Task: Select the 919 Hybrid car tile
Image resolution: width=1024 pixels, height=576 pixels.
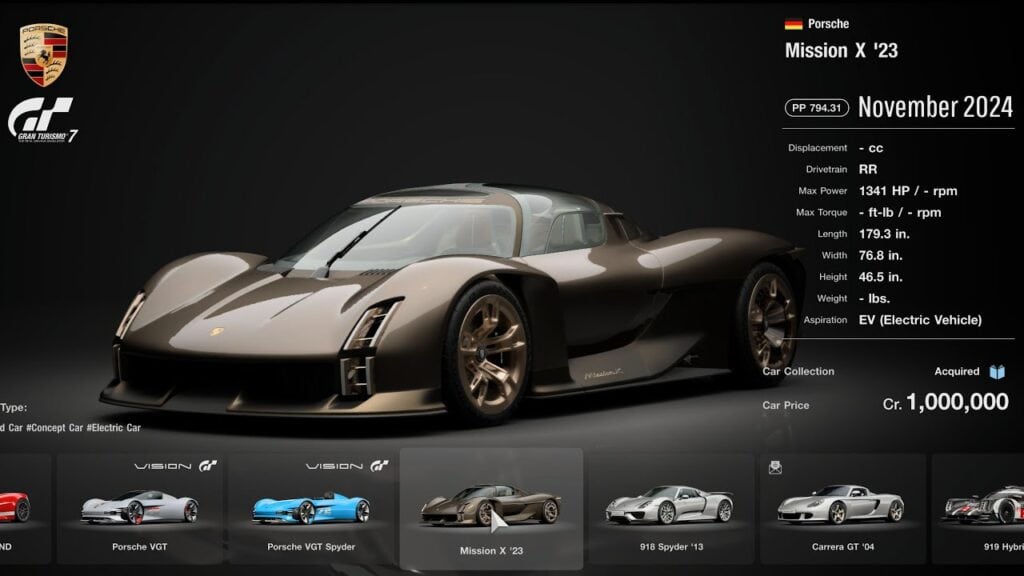Action: click(980, 509)
